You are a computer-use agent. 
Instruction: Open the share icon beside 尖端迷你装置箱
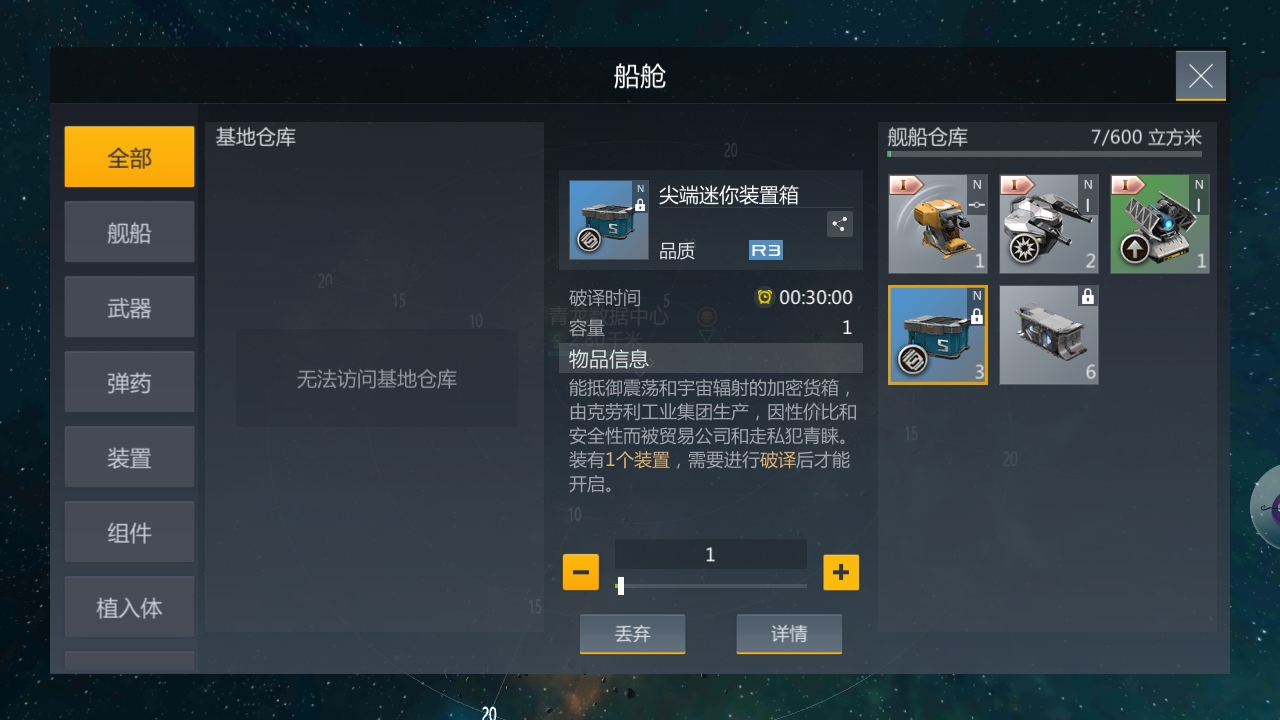(x=839, y=224)
